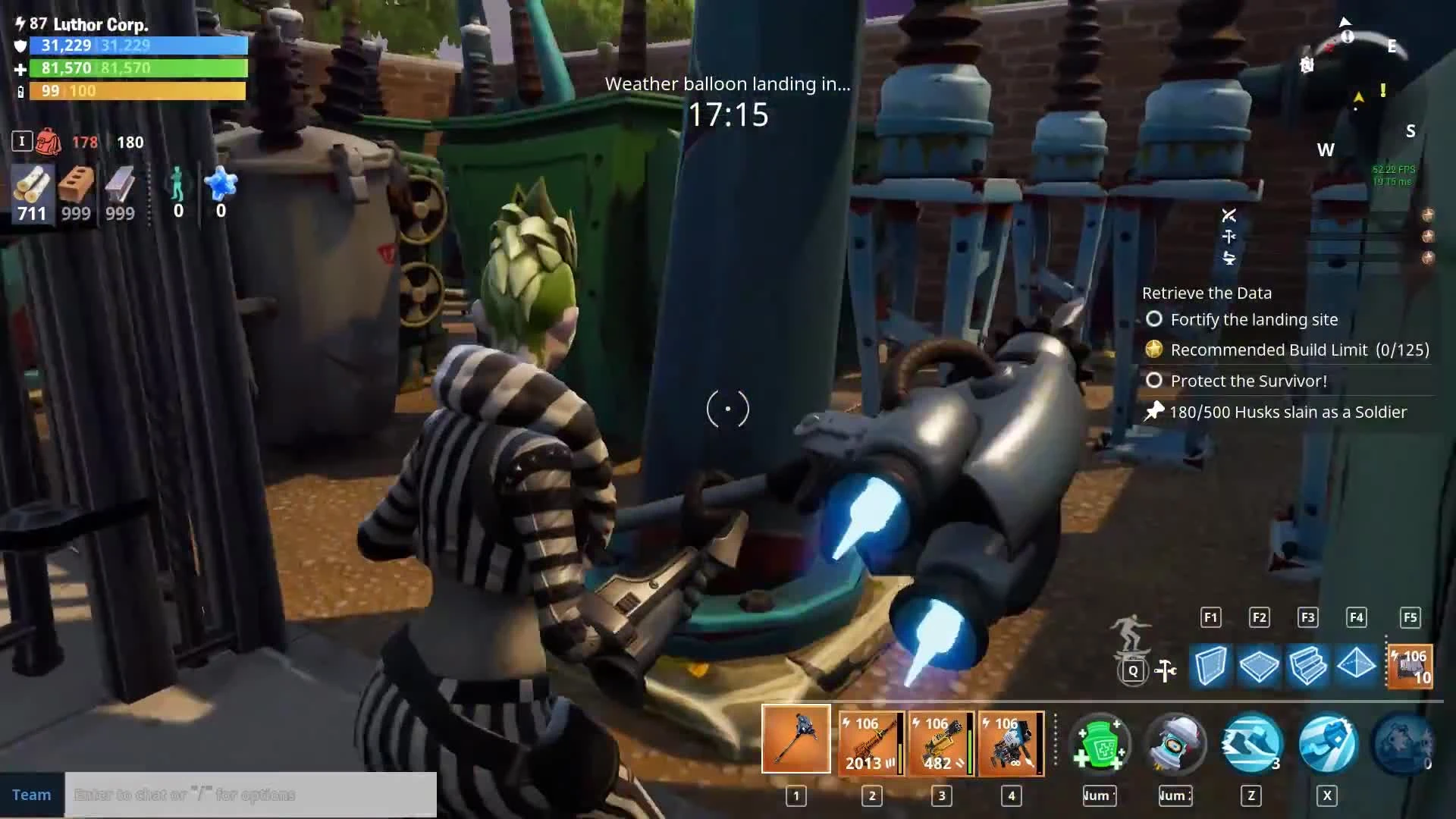The image size is (1456, 819).
Task: Select the floor build piece next to F2
Action: (1259, 667)
